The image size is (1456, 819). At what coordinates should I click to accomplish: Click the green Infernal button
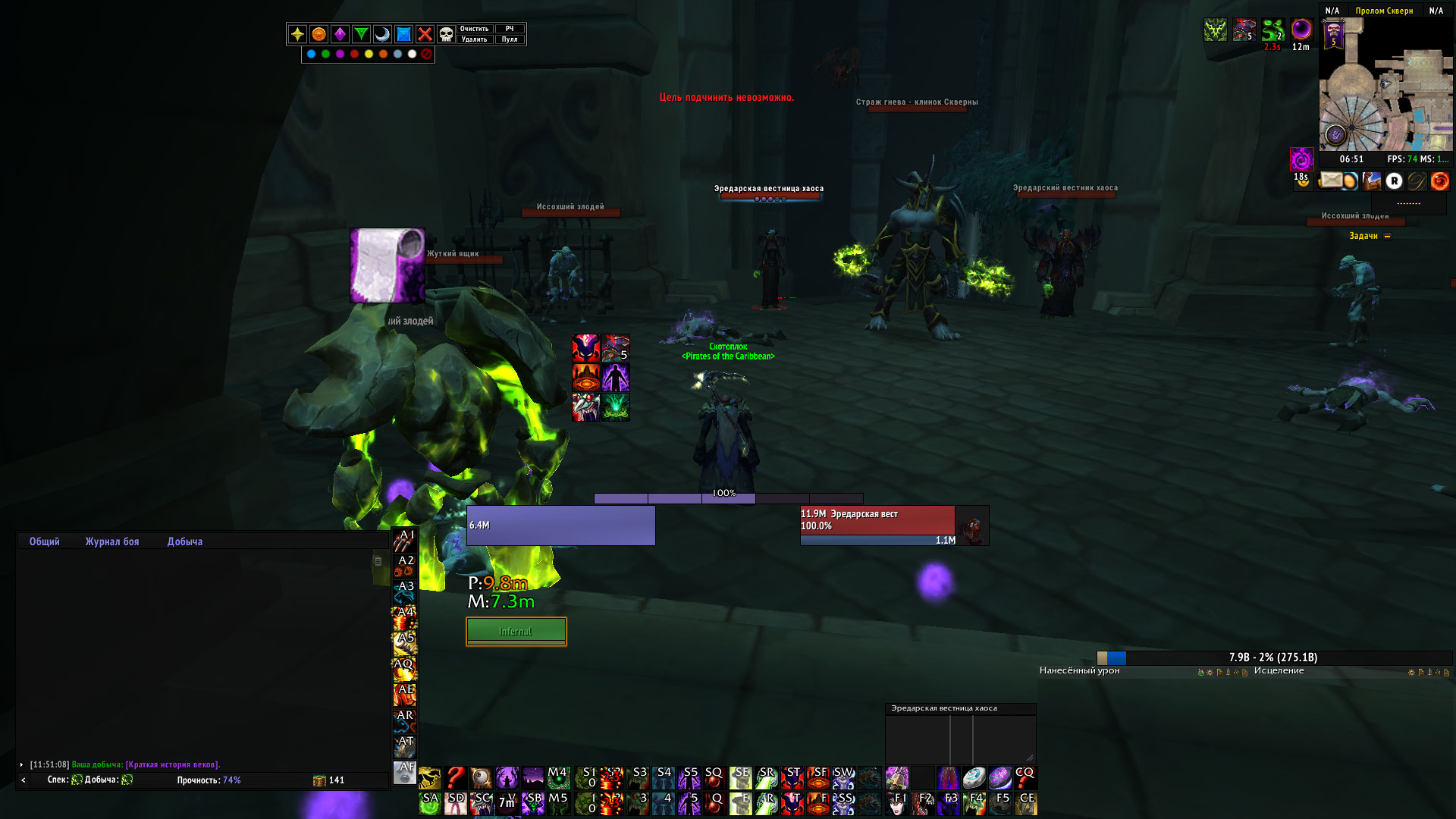[516, 631]
